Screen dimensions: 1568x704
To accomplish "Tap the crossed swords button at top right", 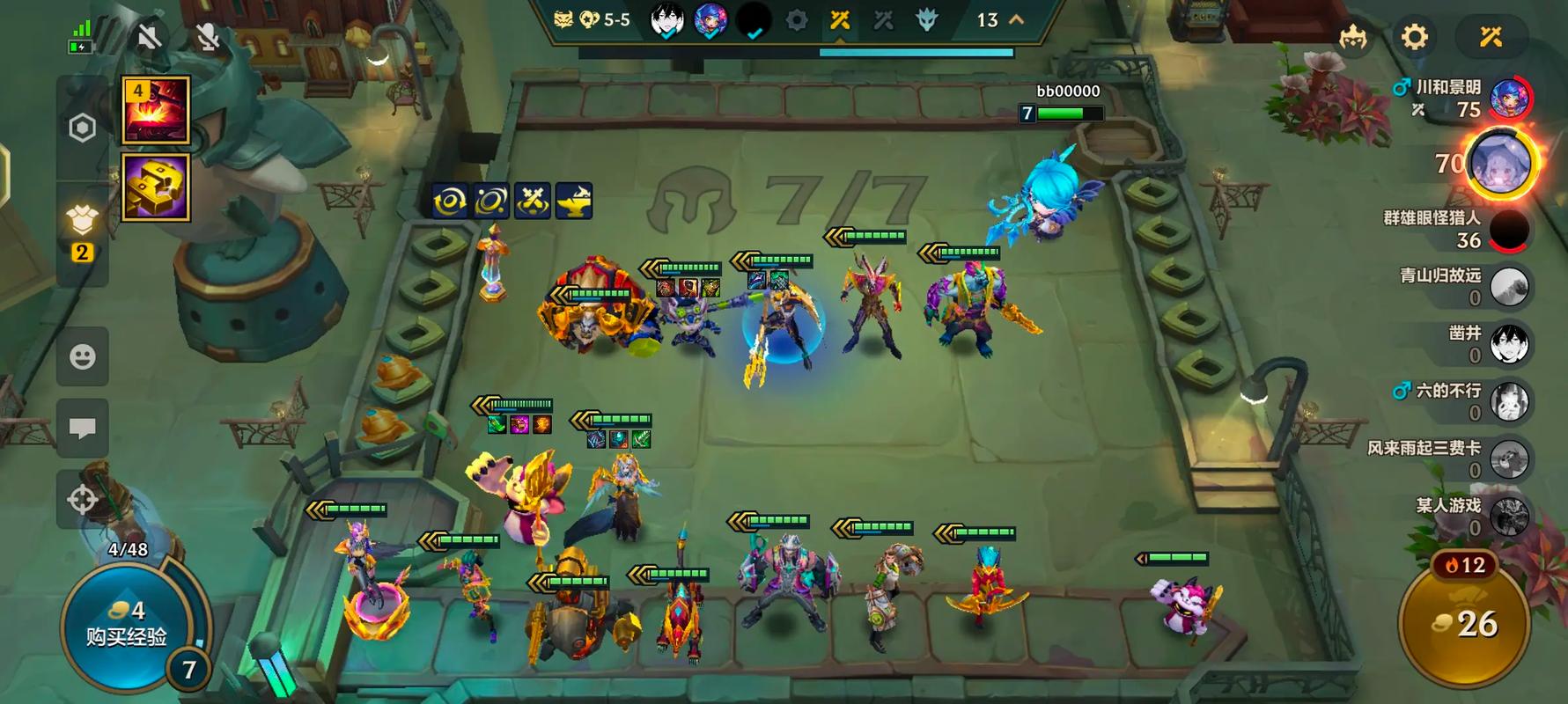I will click(1490, 37).
